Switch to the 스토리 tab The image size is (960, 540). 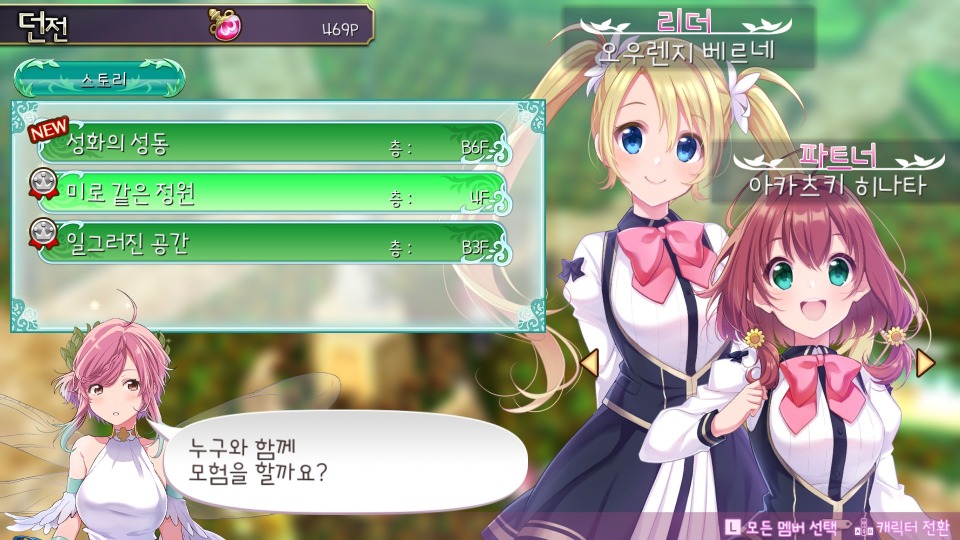pyautogui.click(x=100, y=79)
